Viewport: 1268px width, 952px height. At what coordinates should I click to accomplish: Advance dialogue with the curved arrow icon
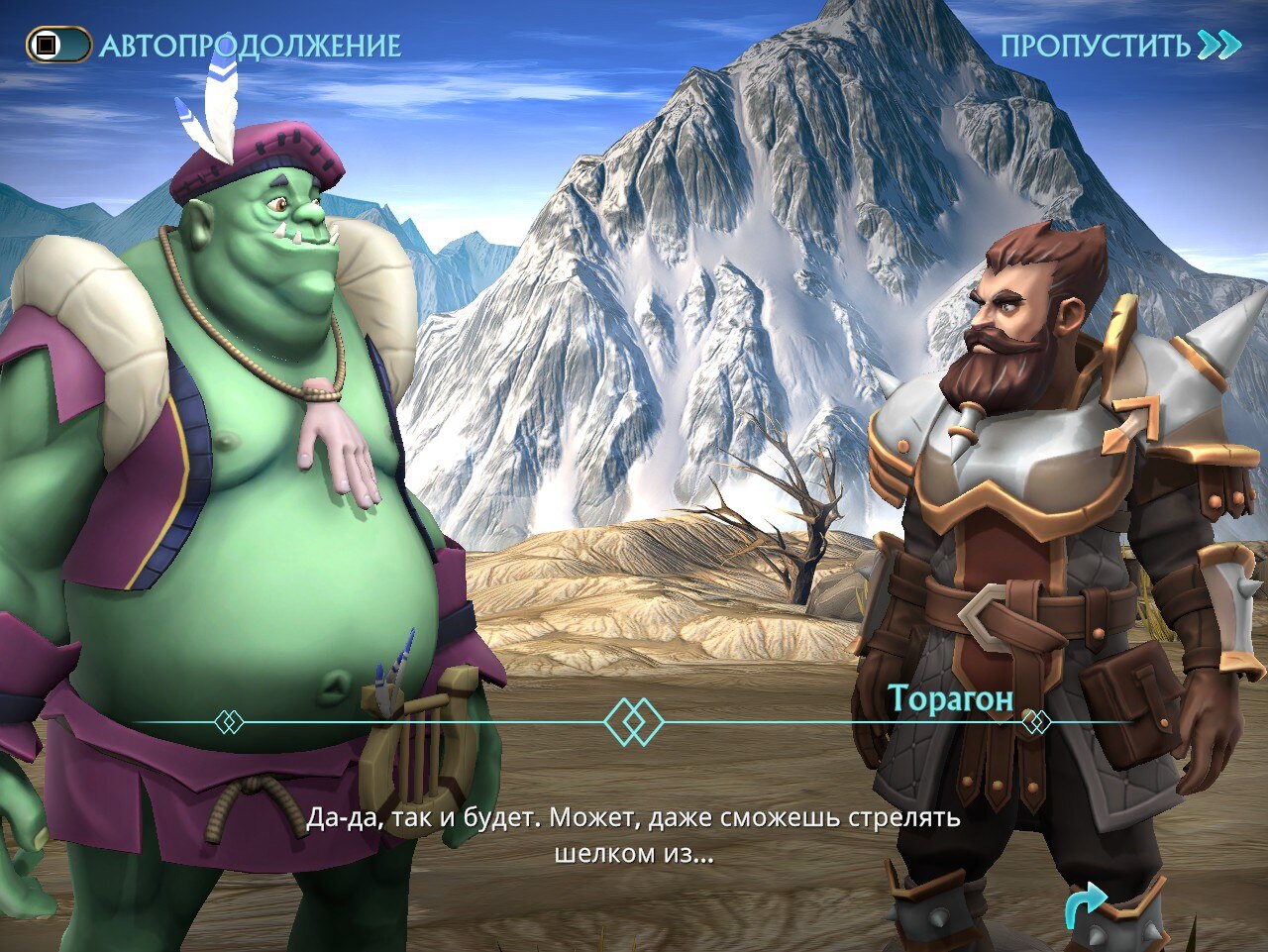tap(1086, 906)
